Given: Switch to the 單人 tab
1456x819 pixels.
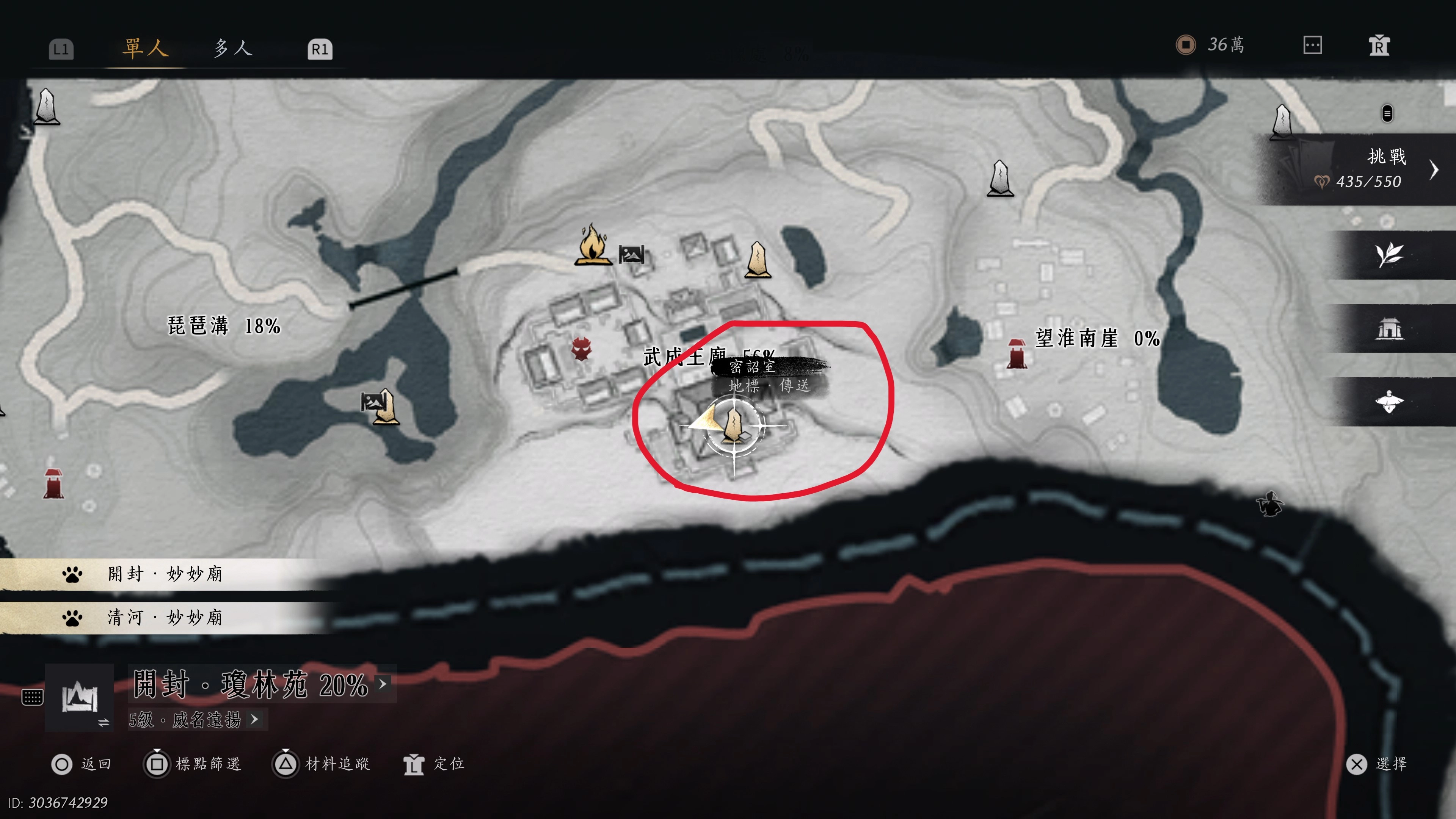Looking at the screenshot, I should pyautogui.click(x=146, y=48).
